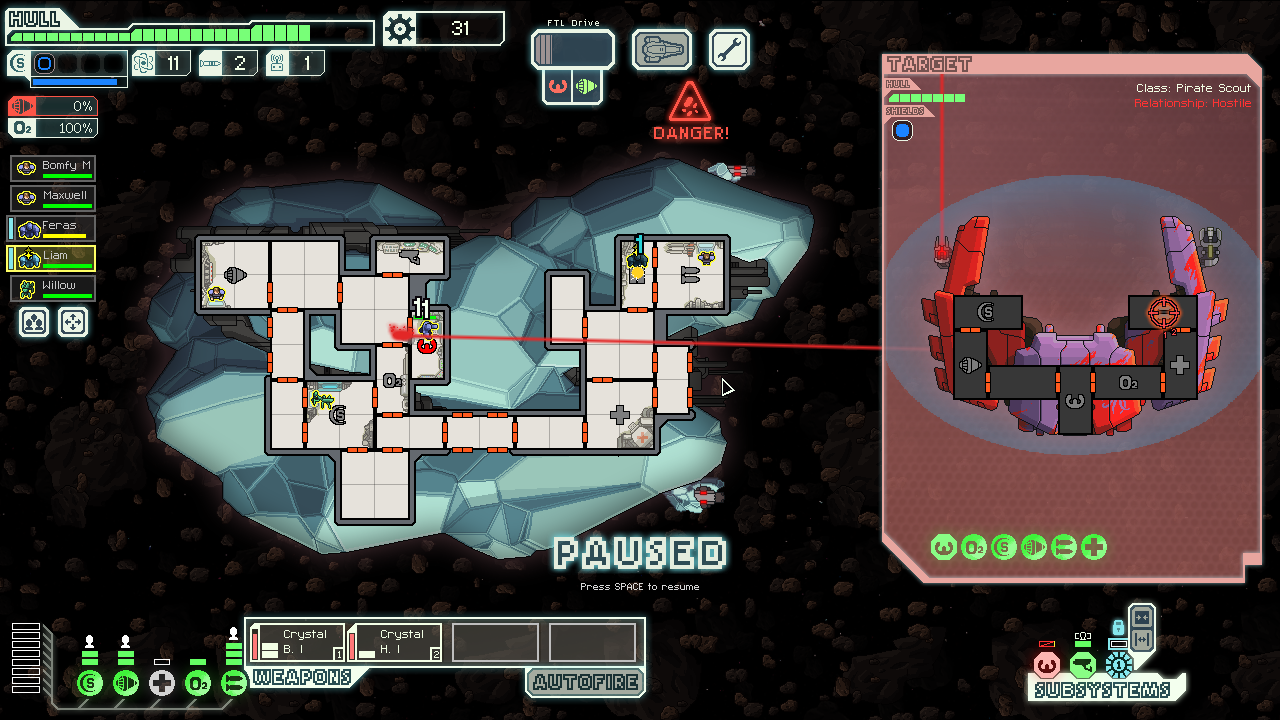Click the FTL Drive jump button

tap(572, 50)
